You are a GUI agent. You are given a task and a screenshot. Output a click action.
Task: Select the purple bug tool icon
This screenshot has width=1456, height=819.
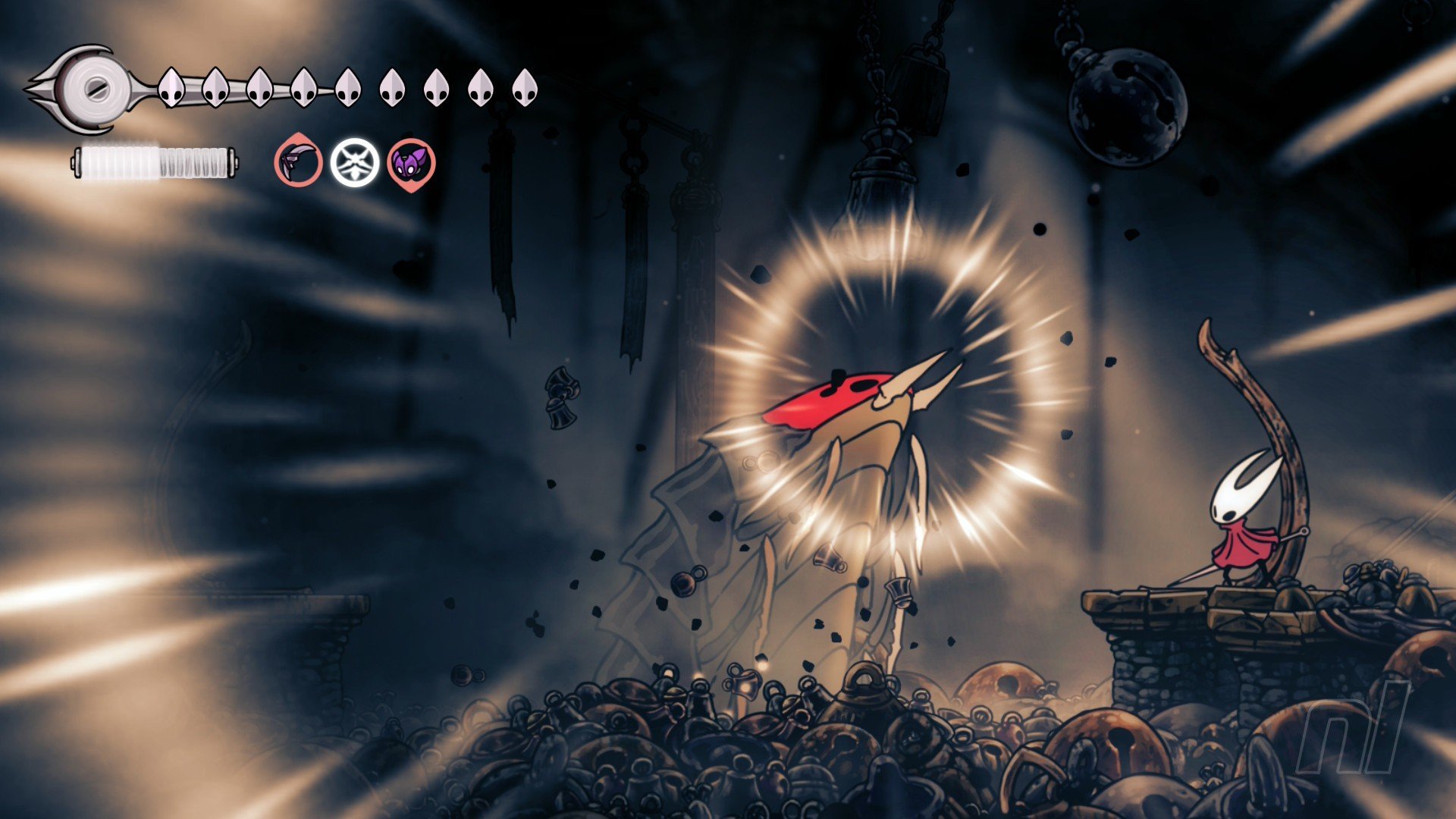[x=412, y=162]
